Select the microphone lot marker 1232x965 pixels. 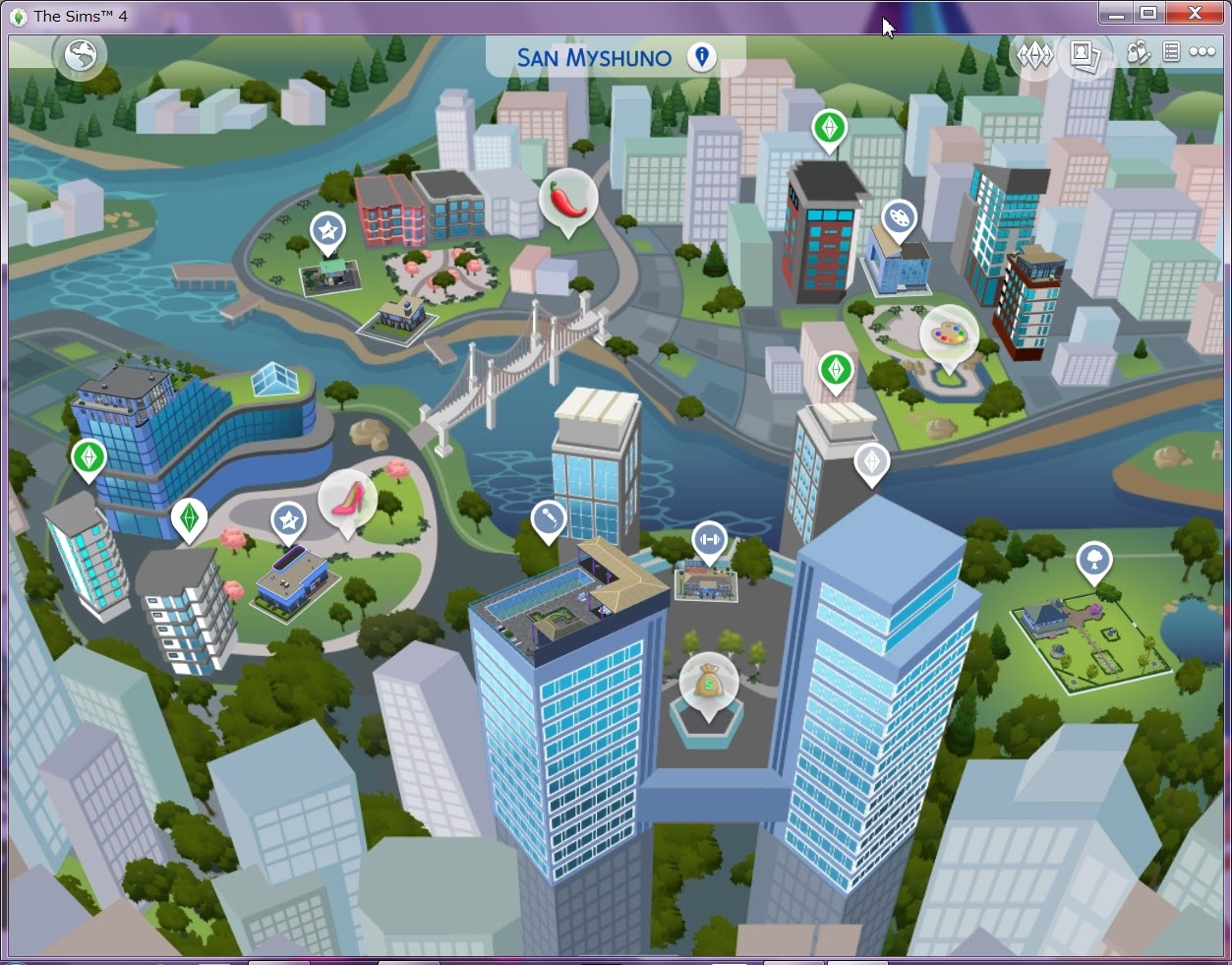tap(548, 518)
